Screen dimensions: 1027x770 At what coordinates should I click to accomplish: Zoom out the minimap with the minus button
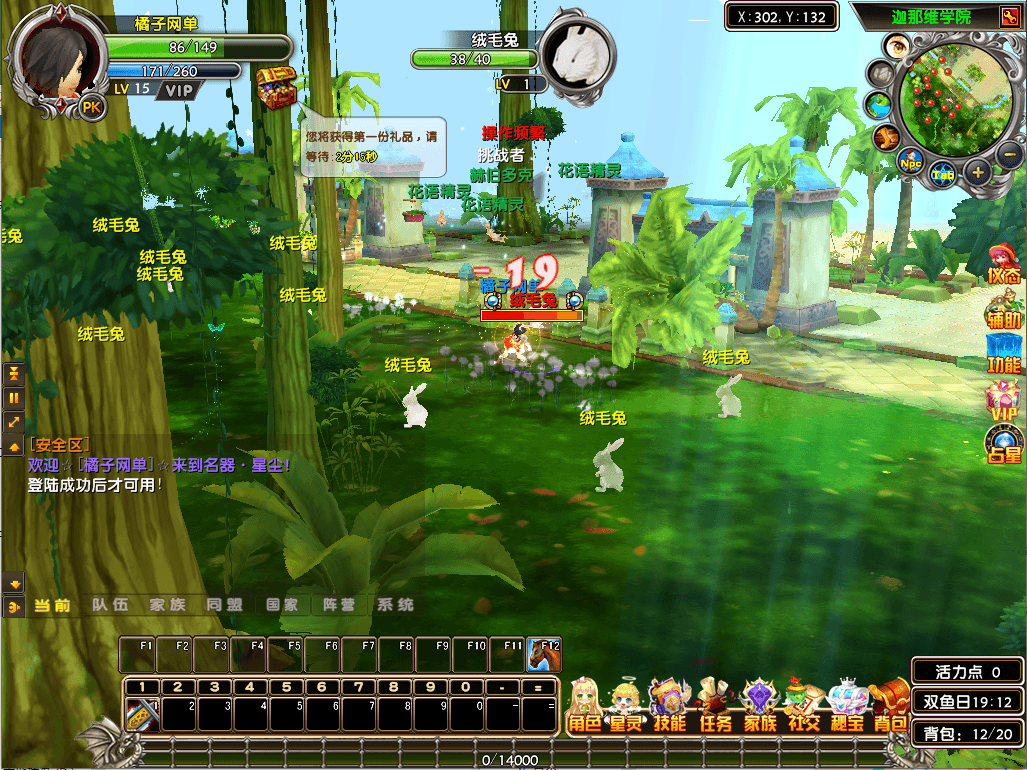click(1009, 155)
